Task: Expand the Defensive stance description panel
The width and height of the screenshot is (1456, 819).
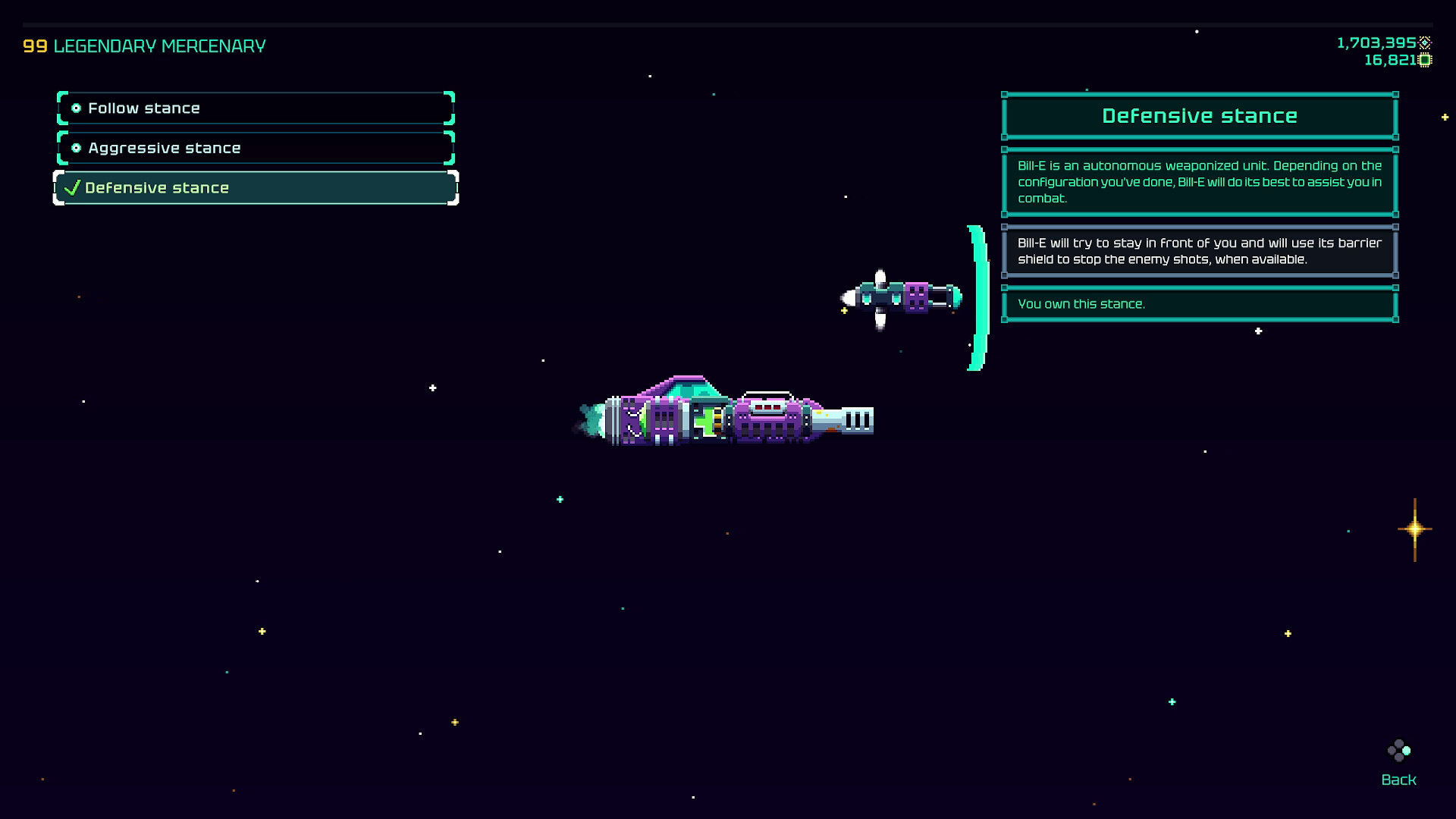Action: coord(1198,182)
